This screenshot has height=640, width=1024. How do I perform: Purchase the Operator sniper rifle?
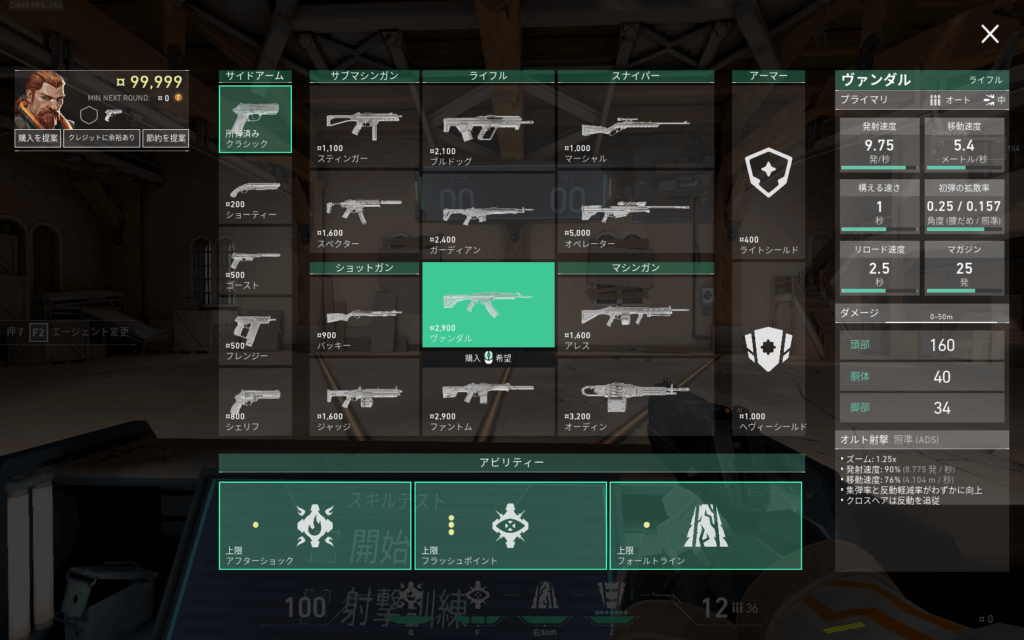[x=635, y=214]
